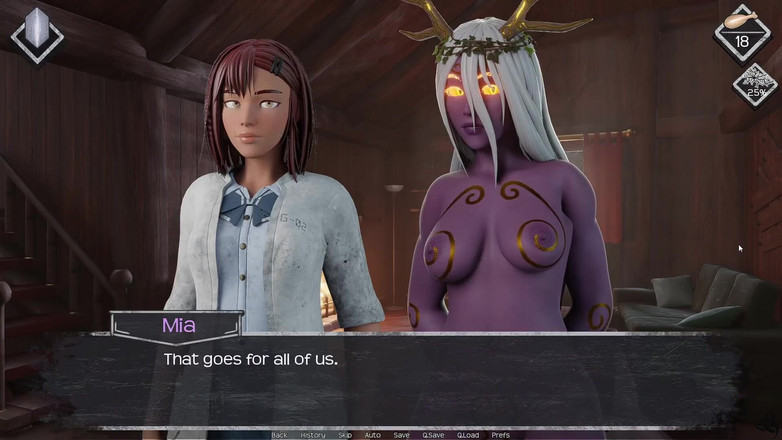Toggle Auto-advance mode
The width and height of the screenshot is (782, 440).
[372, 435]
